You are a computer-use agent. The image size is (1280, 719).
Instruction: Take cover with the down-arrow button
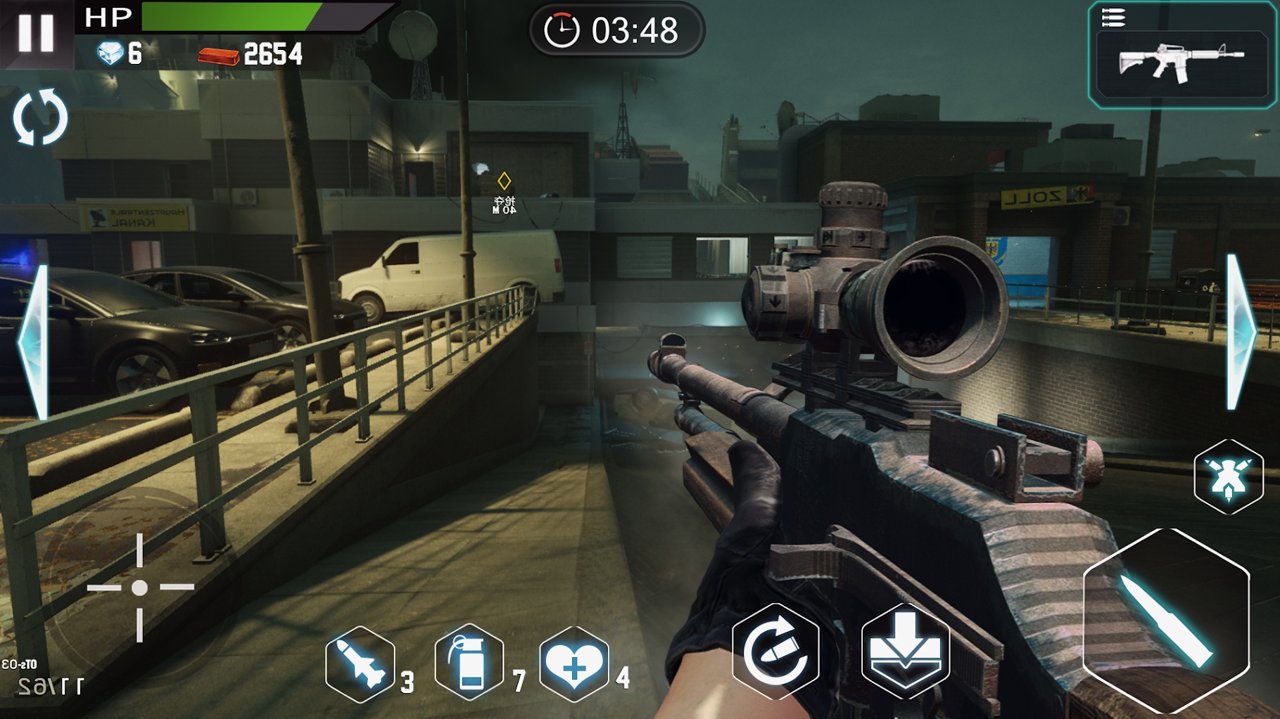(x=905, y=651)
